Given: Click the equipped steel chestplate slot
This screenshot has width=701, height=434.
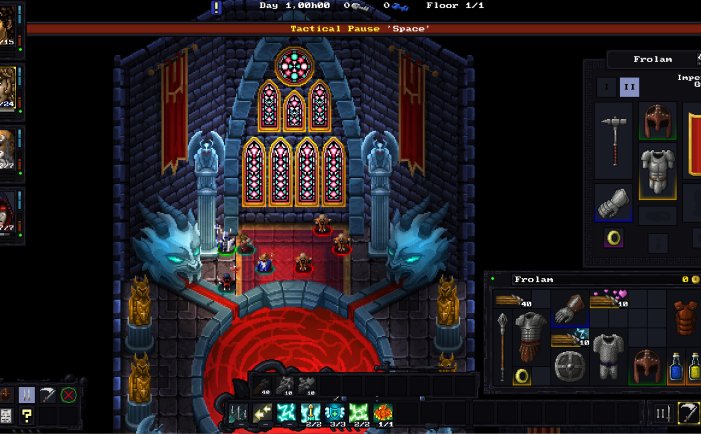Looking at the screenshot, I should [x=657, y=170].
